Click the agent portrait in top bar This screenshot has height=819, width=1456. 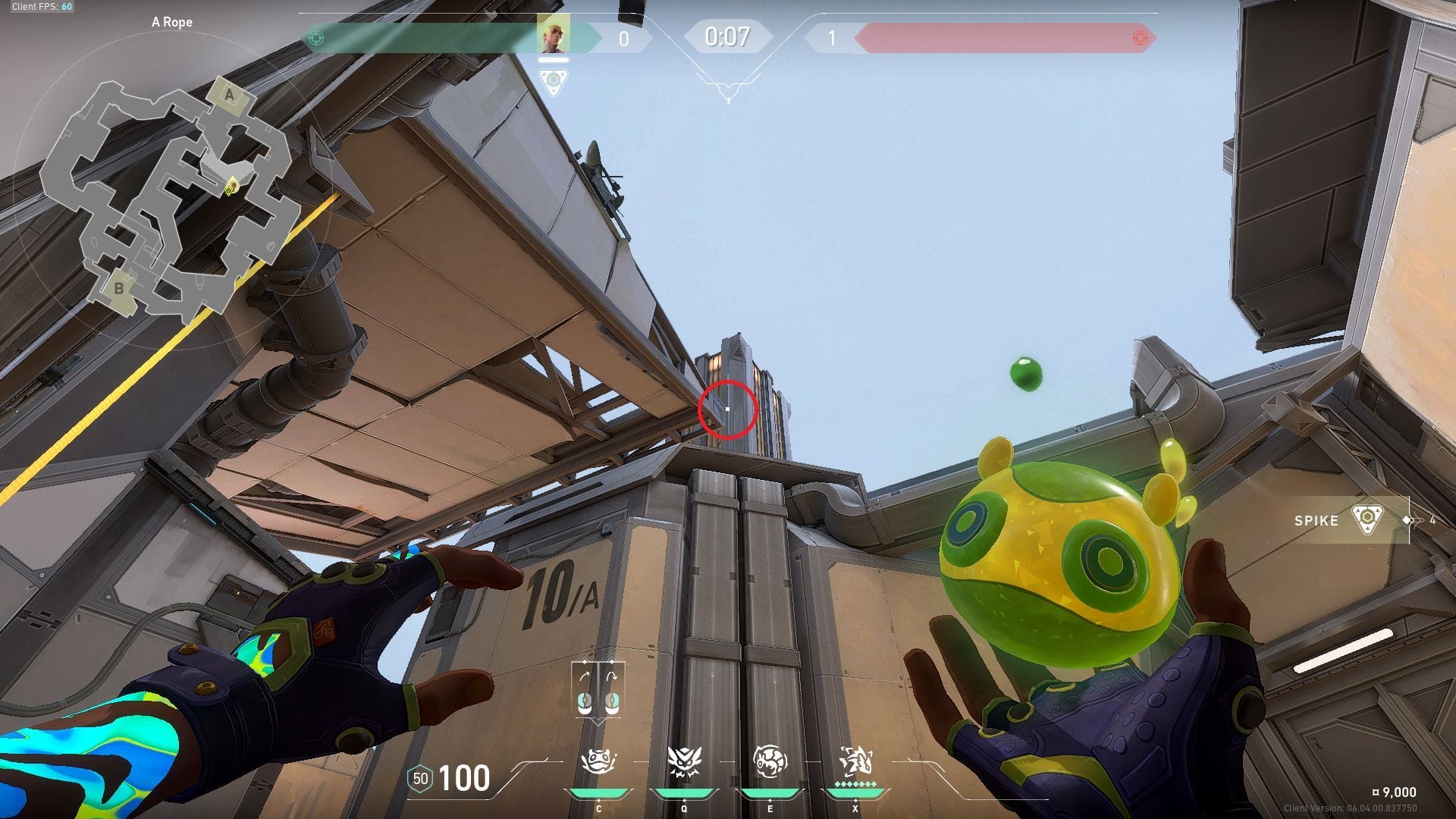click(x=553, y=34)
